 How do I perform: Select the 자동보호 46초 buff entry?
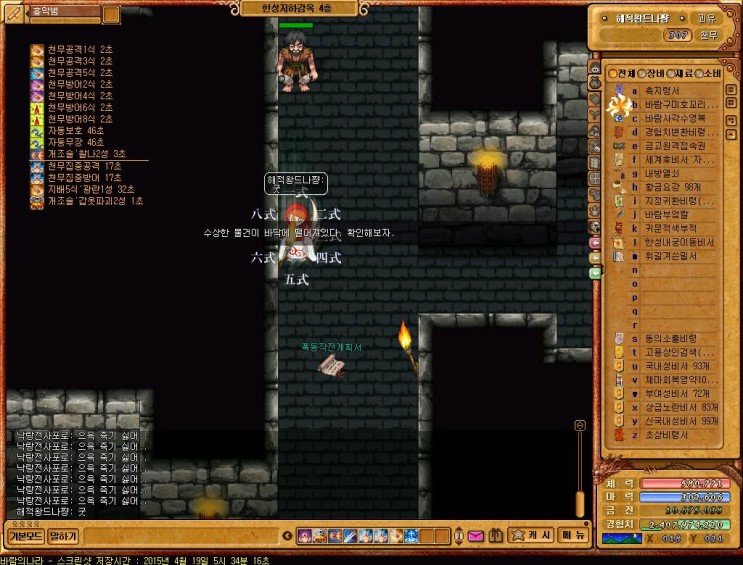tap(76, 131)
